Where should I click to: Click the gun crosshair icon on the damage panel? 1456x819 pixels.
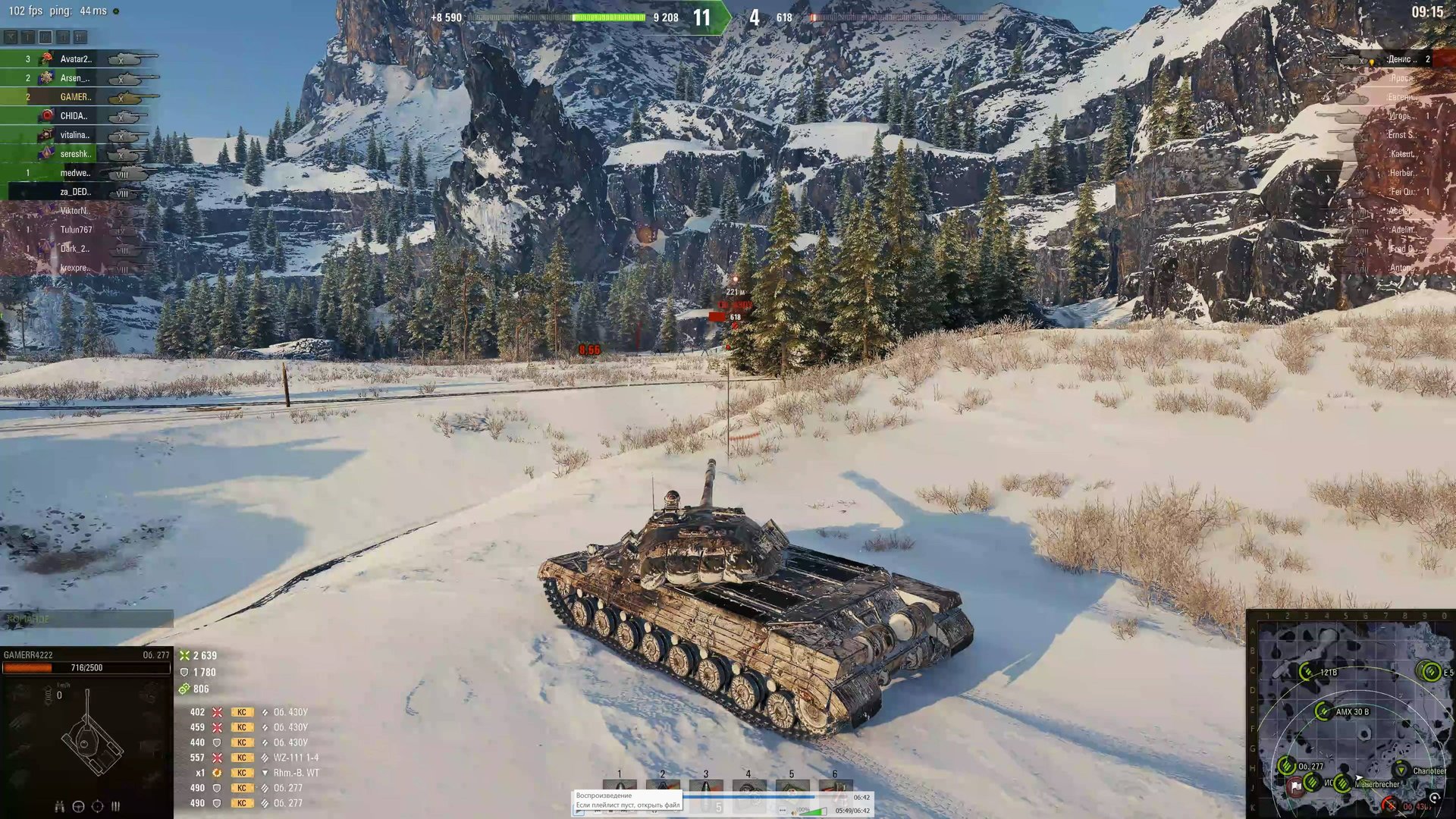[98, 808]
